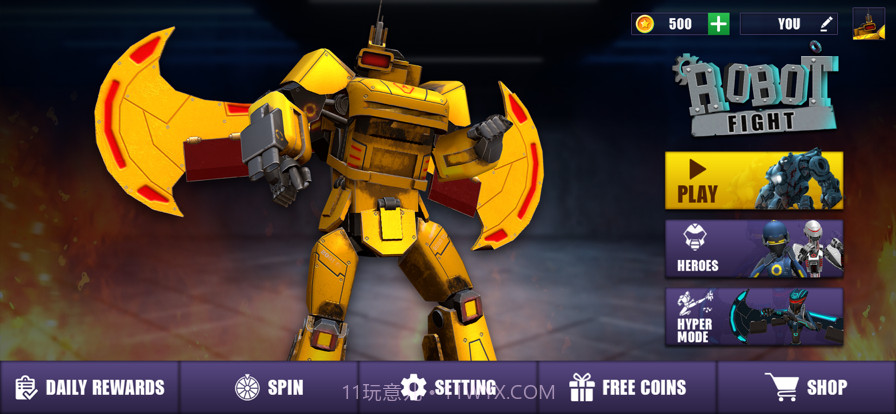
Task: Enter Hyper Mode
Action: point(753,317)
